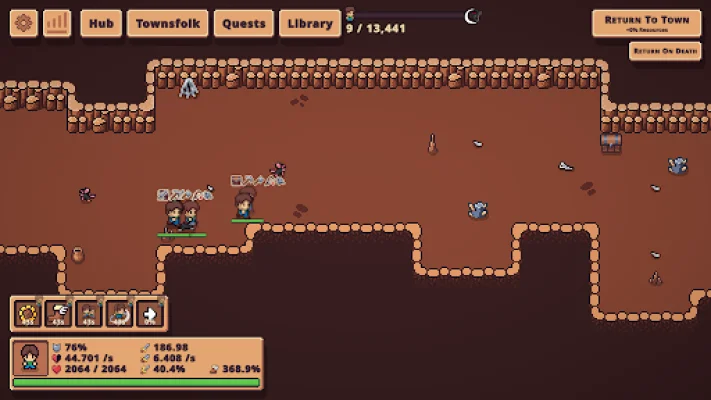Open the Quests menu

[x=244, y=23]
